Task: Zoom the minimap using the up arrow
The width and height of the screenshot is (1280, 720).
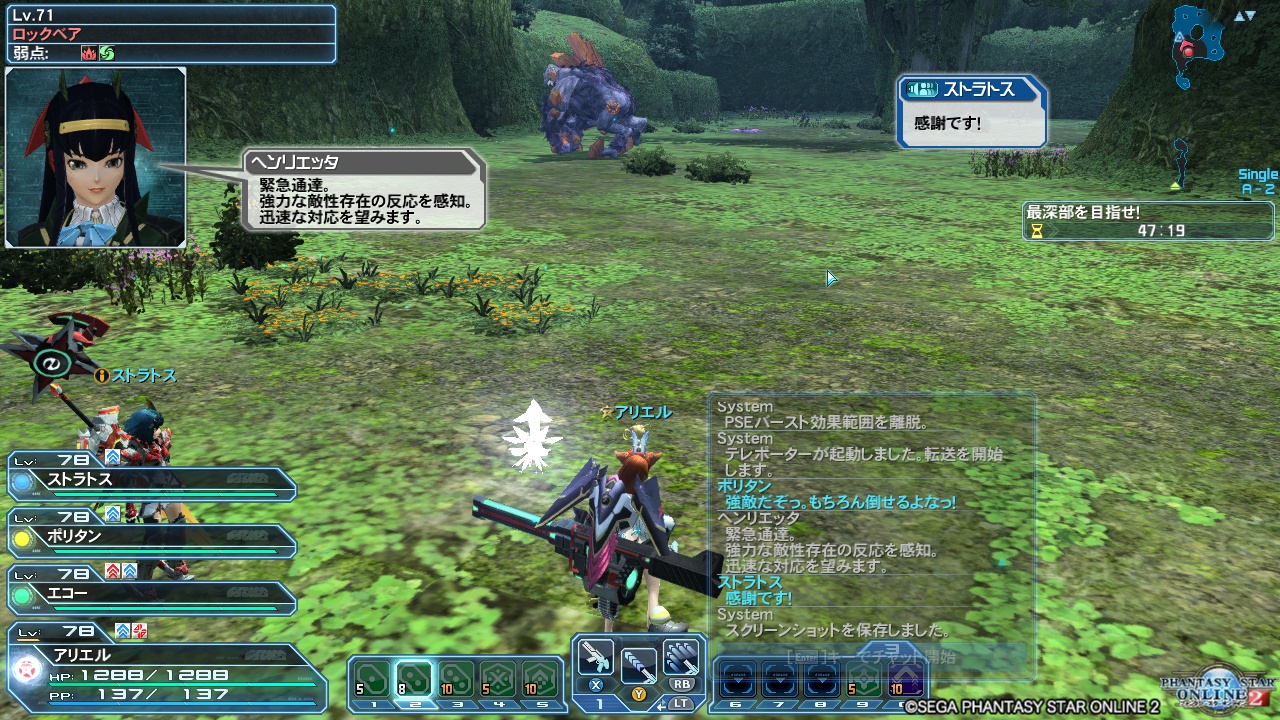Action: click(x=1240, y=15)
